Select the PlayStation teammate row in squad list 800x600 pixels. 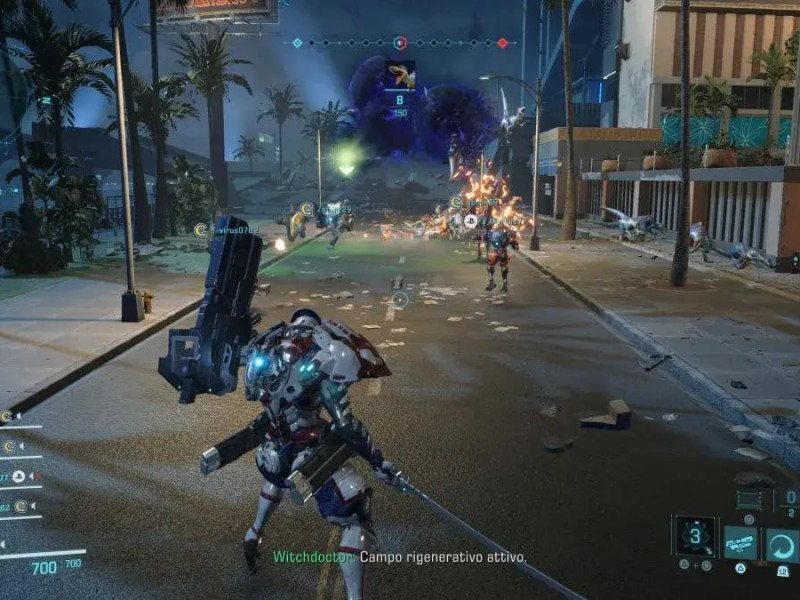[20, 476]
